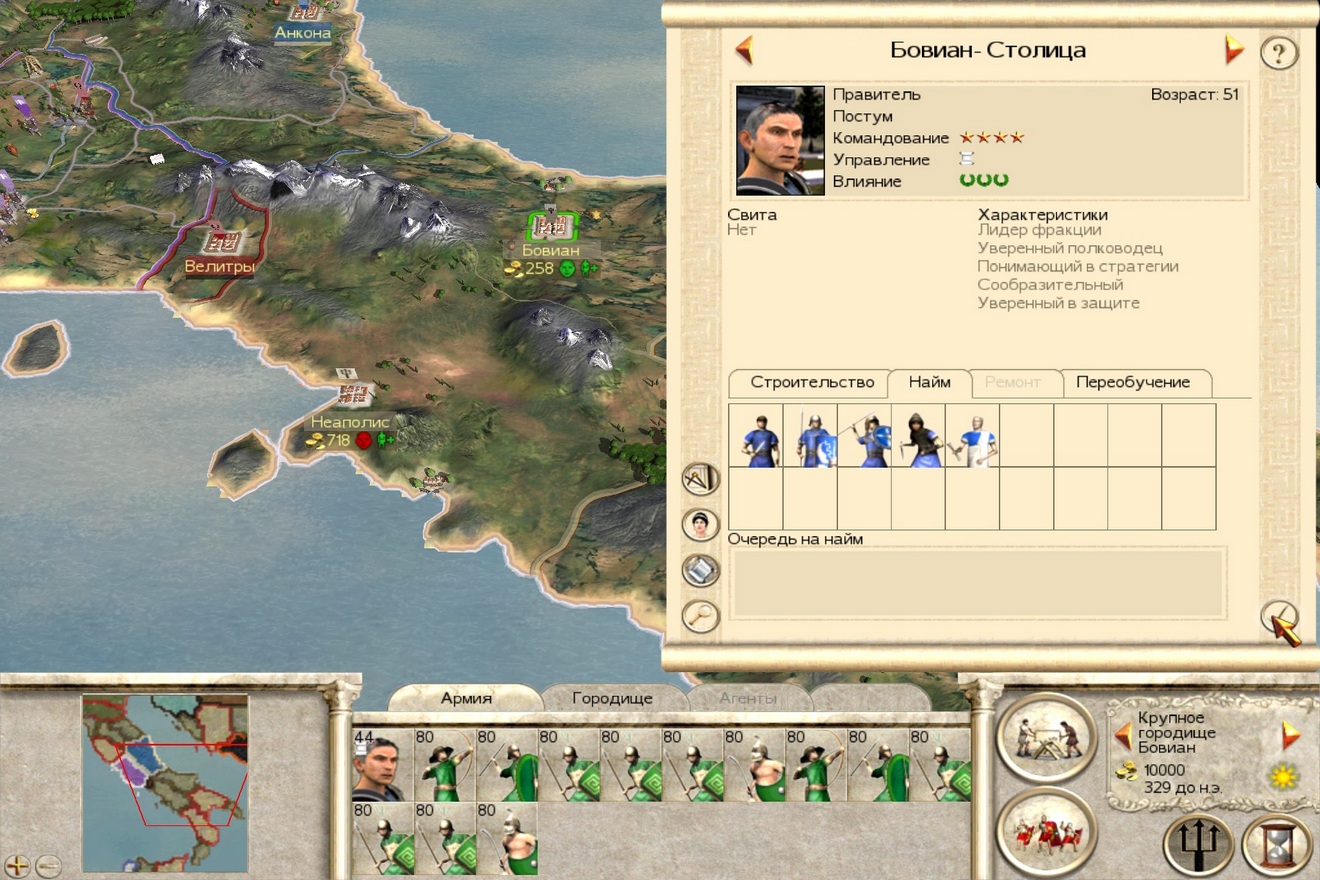Select the general's portrait unit card
Screen dimensions: 1320x880
click(382, 764)
